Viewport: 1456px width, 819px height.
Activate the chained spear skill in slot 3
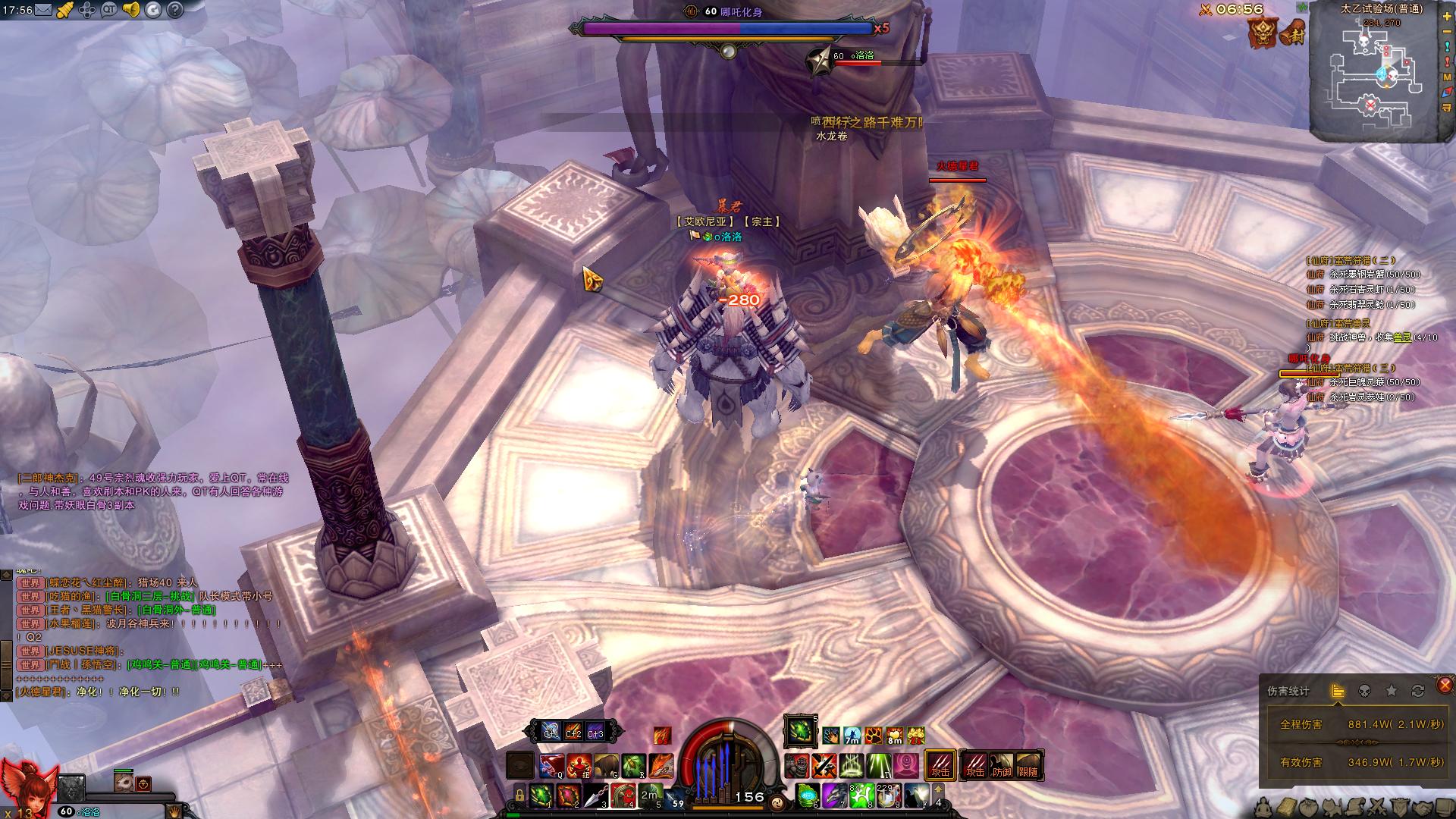pos(598,795)
